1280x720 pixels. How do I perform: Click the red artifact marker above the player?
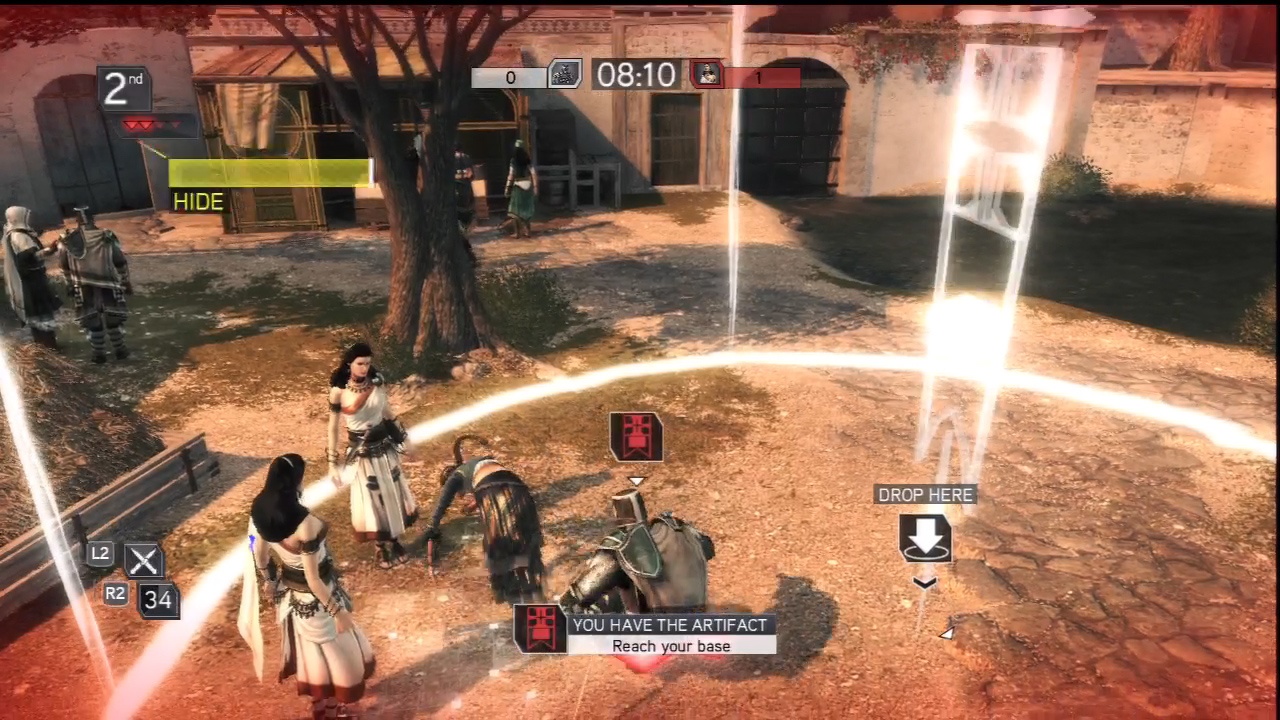click(636, 437)
